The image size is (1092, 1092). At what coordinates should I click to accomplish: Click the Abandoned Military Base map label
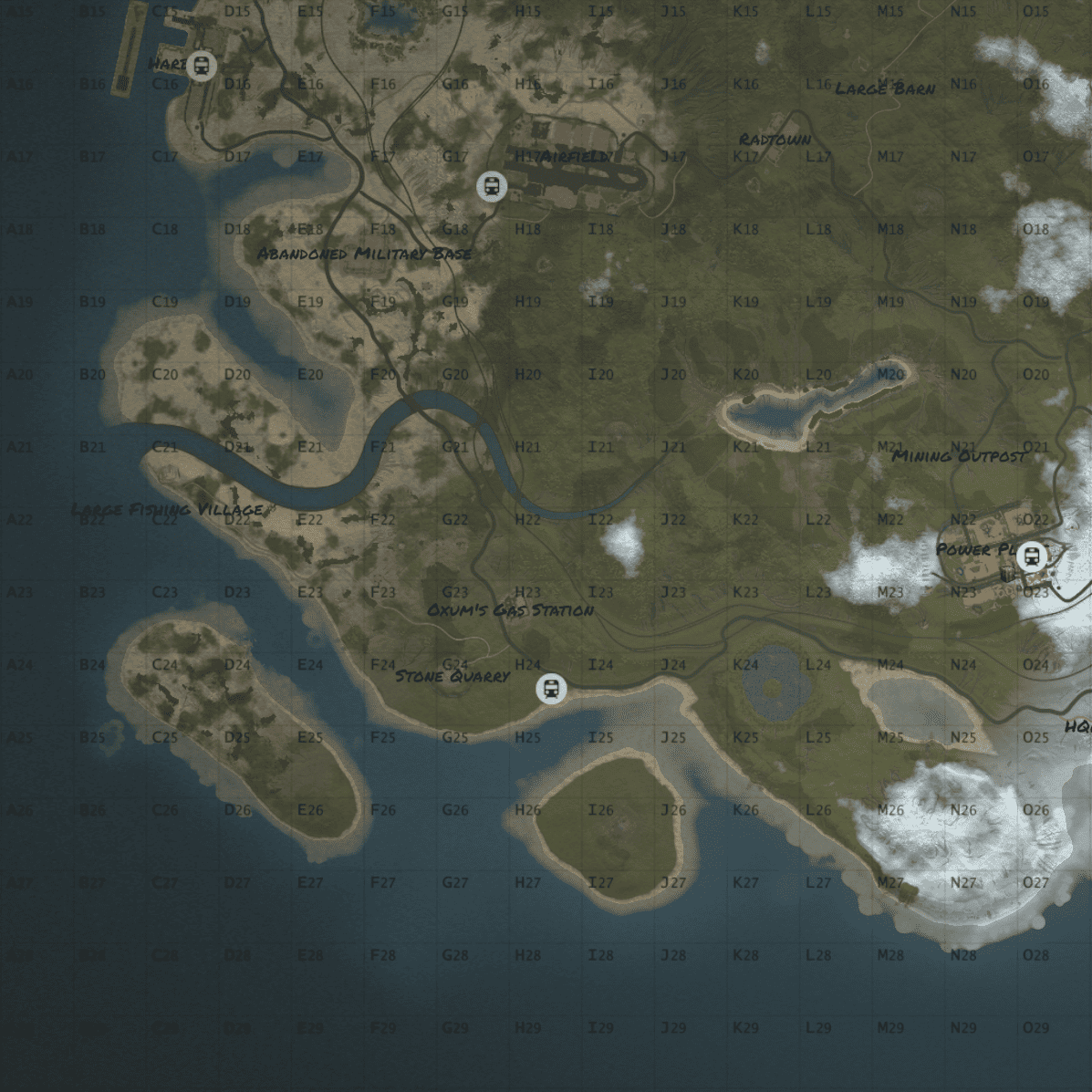[364, 254]
